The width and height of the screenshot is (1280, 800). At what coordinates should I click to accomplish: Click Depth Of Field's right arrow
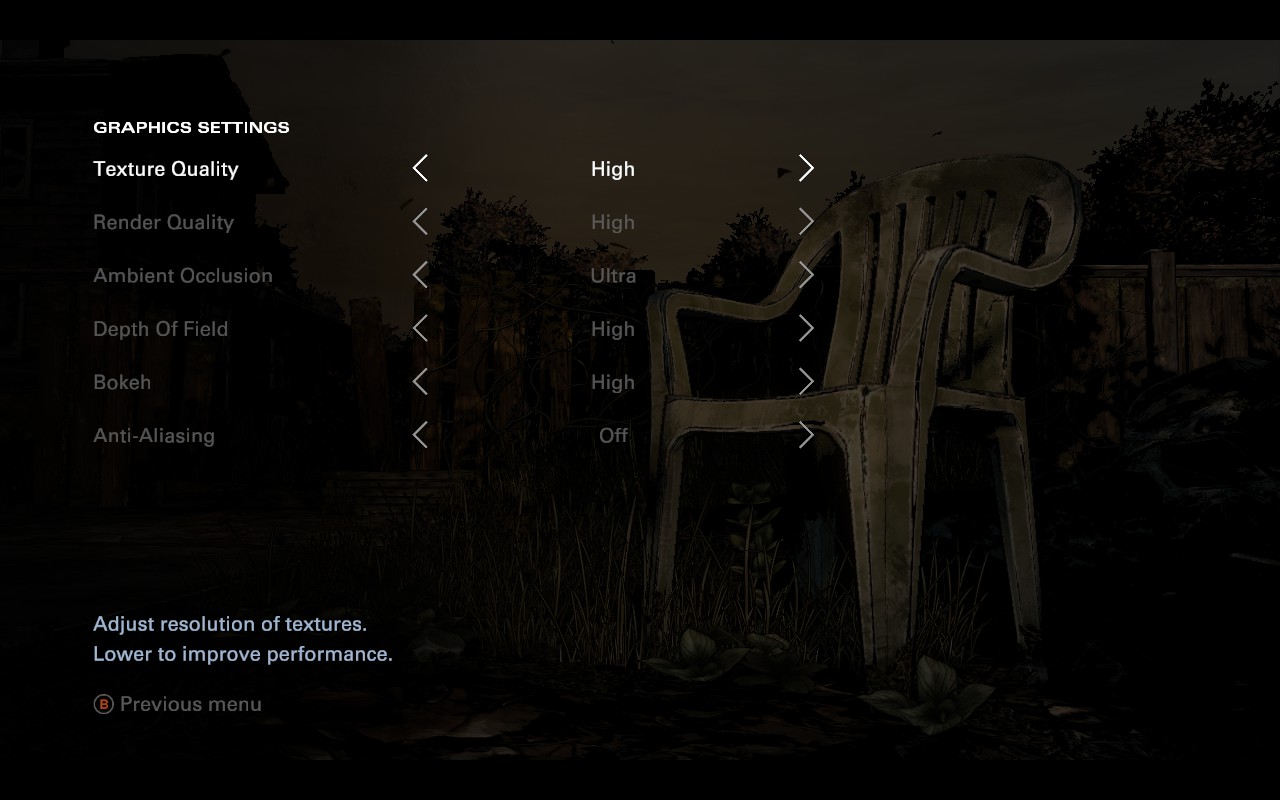[806, 328]
